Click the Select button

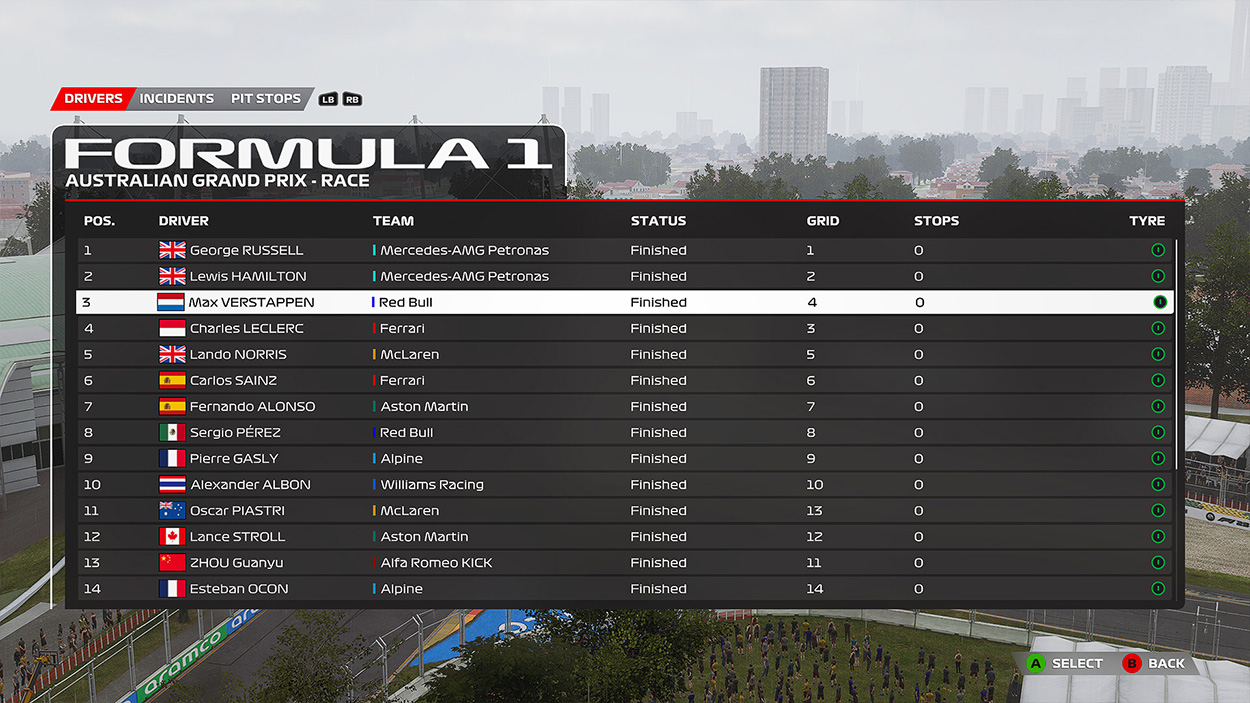(1066, 663)
